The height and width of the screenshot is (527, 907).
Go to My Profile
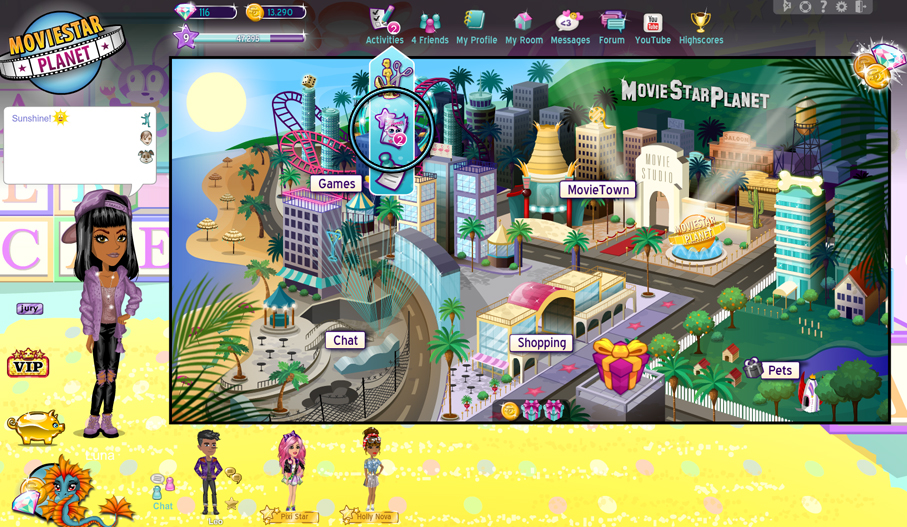[x=476, y=26]
